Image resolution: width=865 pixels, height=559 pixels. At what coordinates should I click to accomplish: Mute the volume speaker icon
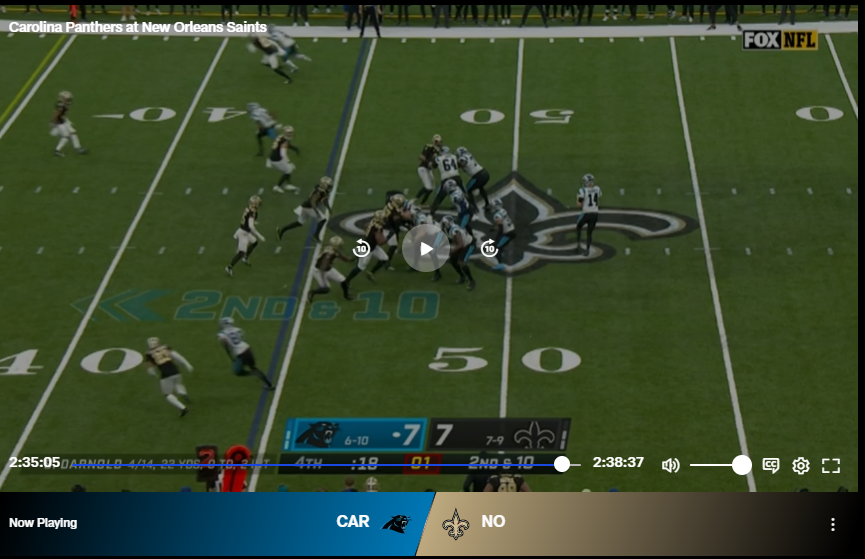[670, 465]
